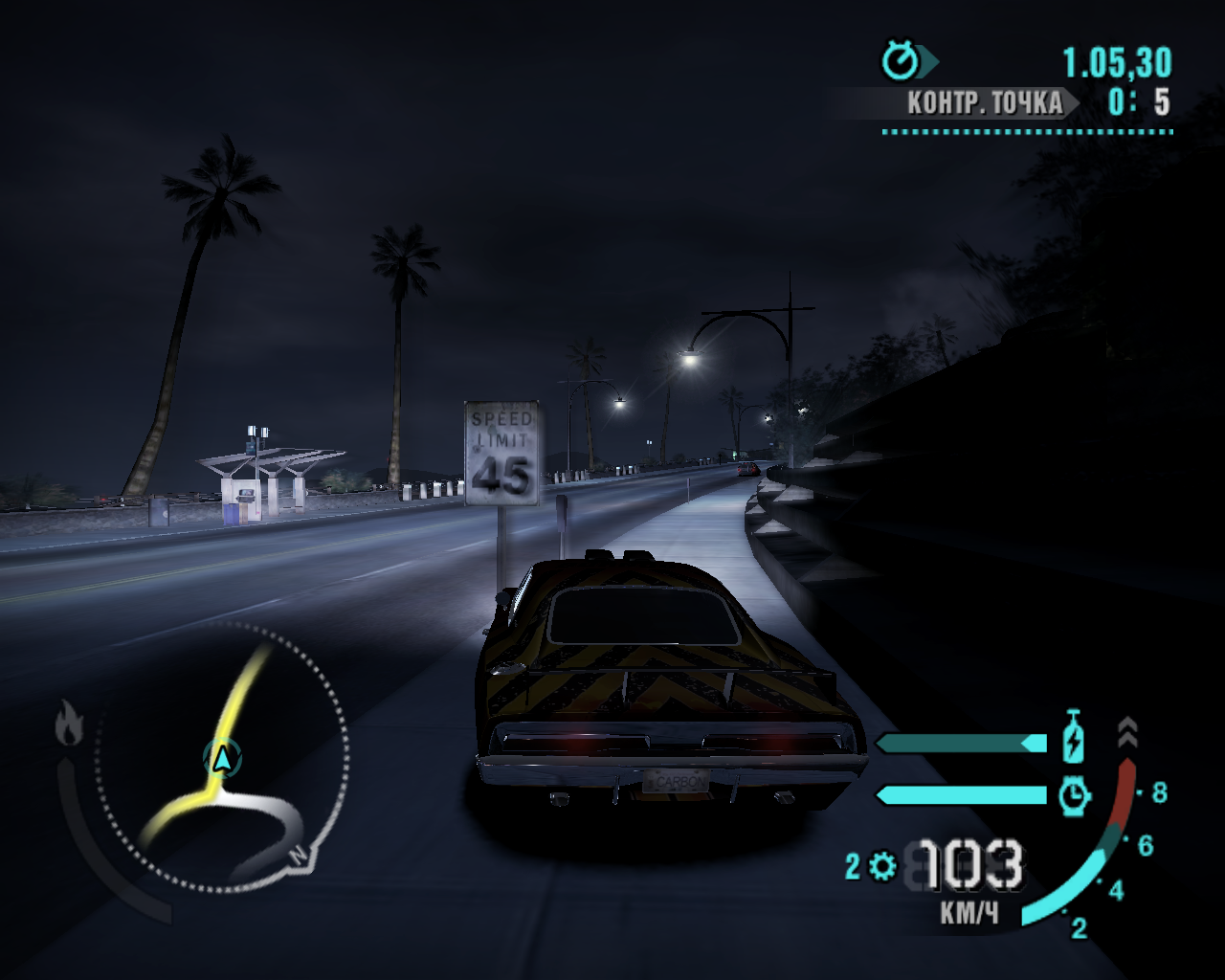1225x980 pixels.
Task: Activate the speedbreaker stopwatch icon
Action: [1075, 794]
